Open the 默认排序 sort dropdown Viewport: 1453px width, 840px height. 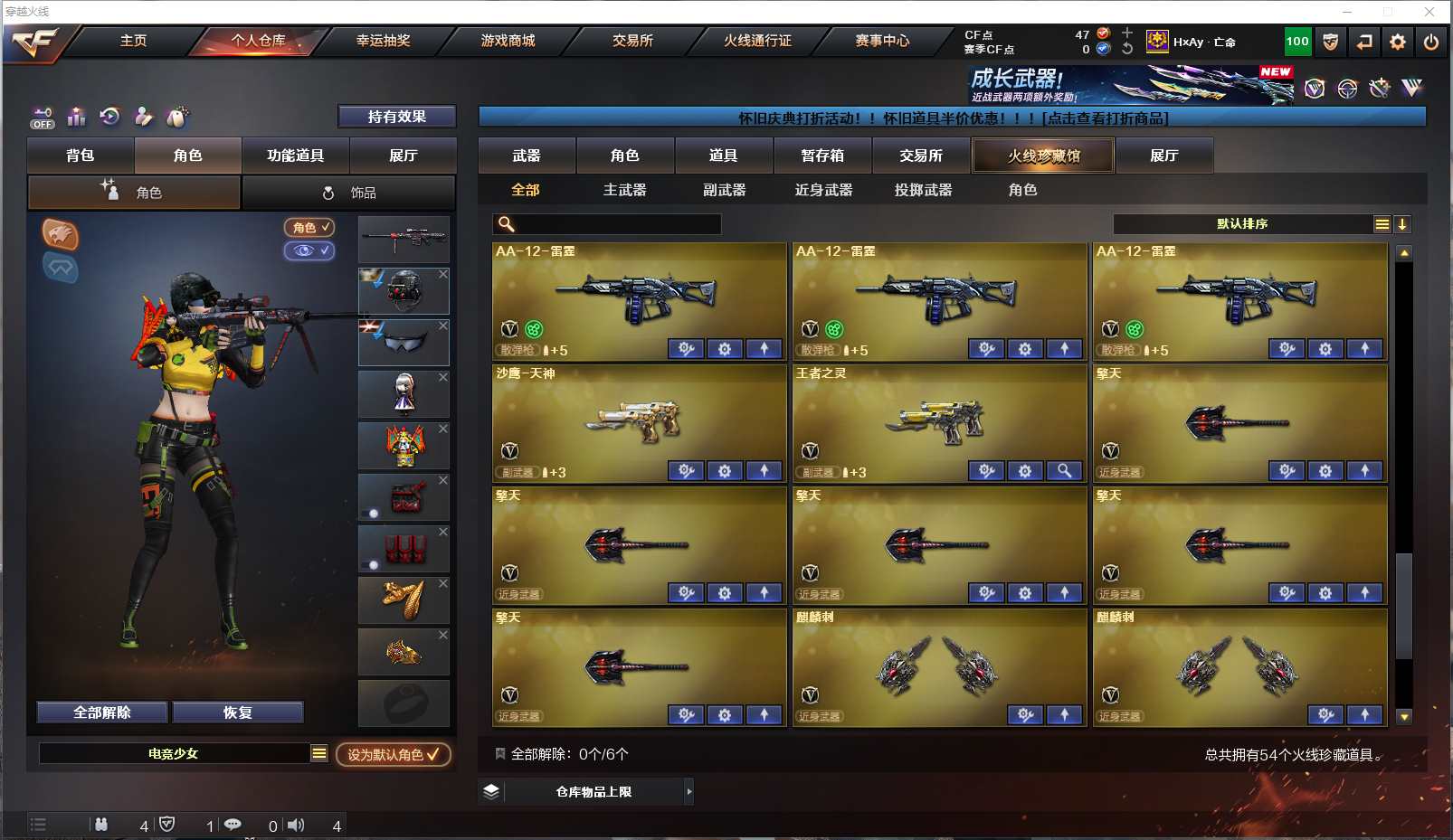click(1242, 224)
